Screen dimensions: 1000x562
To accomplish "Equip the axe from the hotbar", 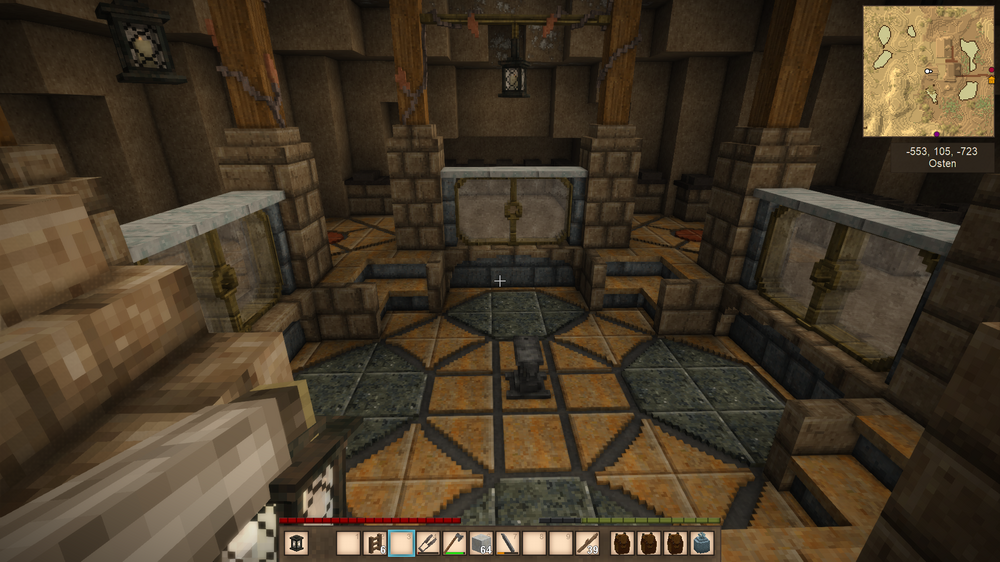I will 455,543.
